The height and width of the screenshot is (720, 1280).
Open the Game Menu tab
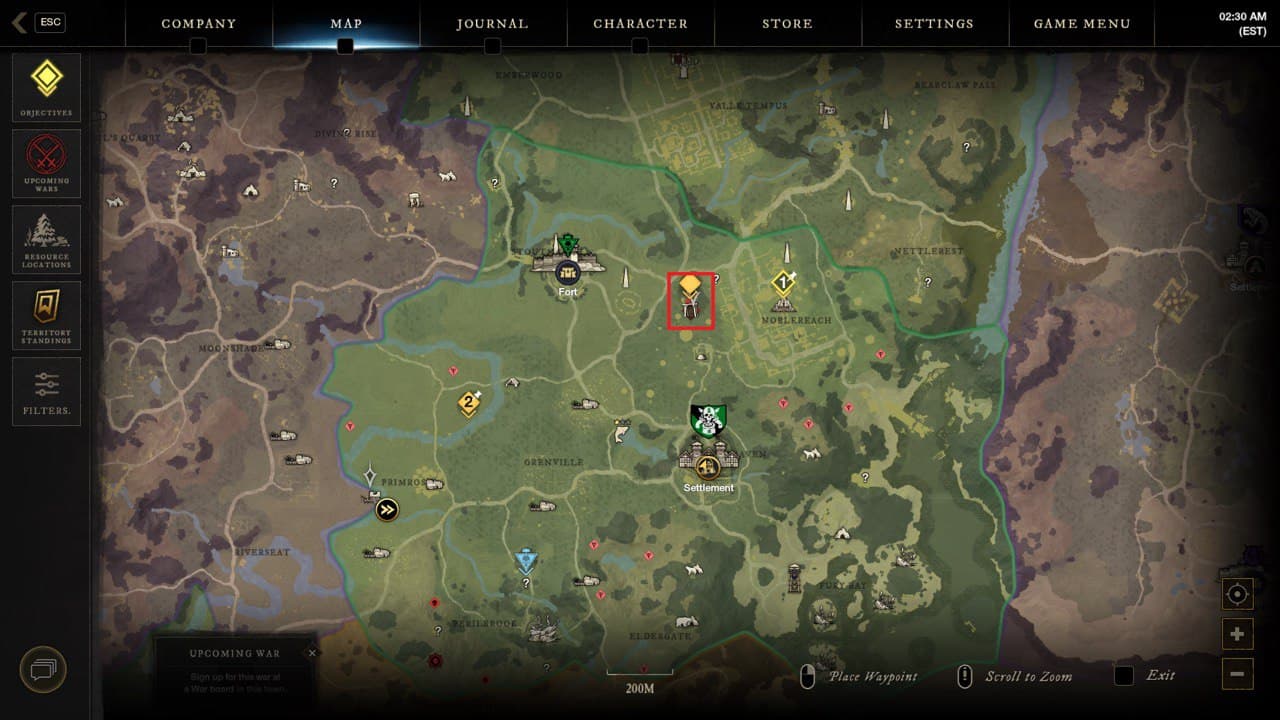click(x=1082, y=24)
